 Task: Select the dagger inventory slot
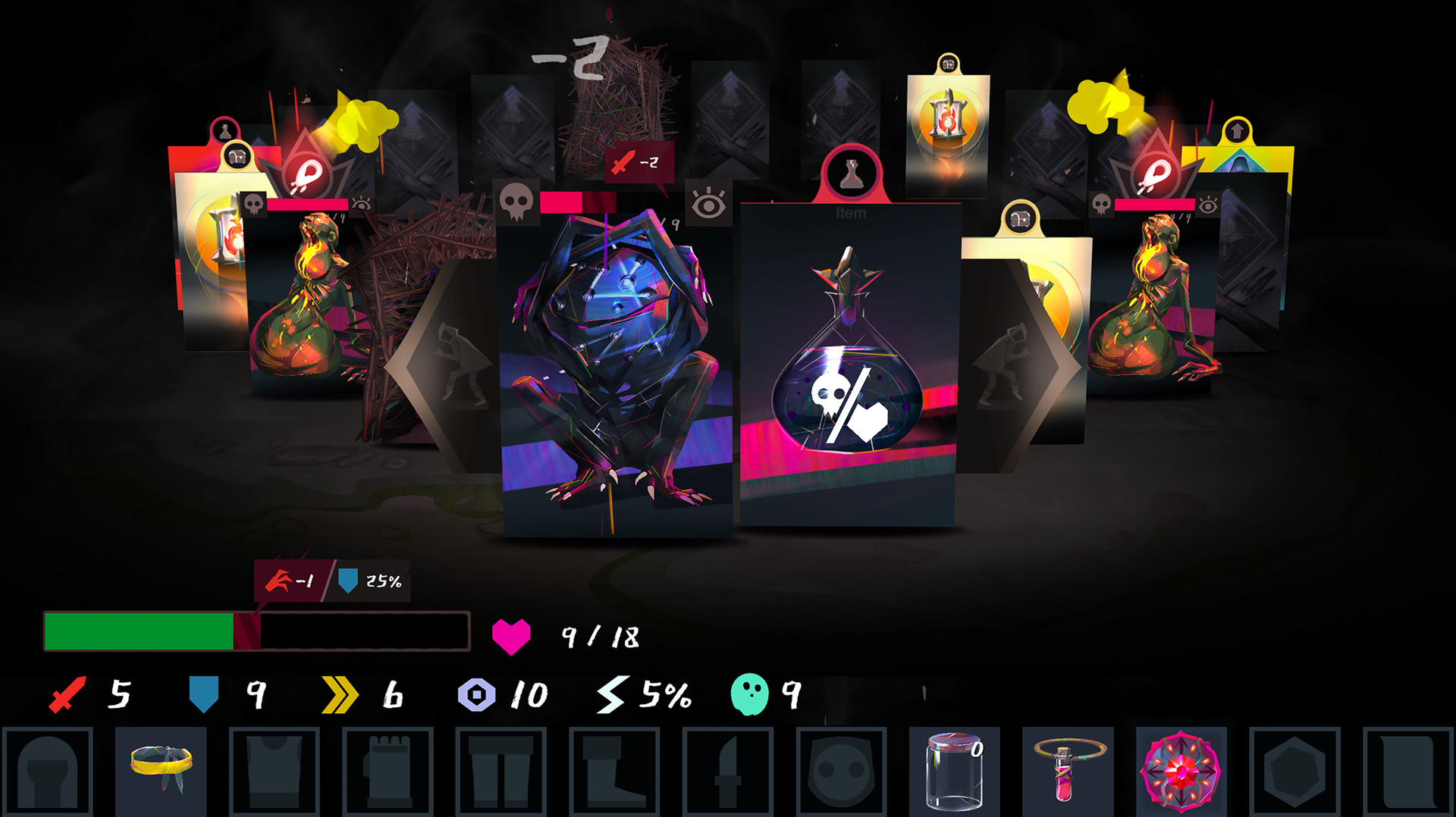pyautogui.click(x=728, y=773)
